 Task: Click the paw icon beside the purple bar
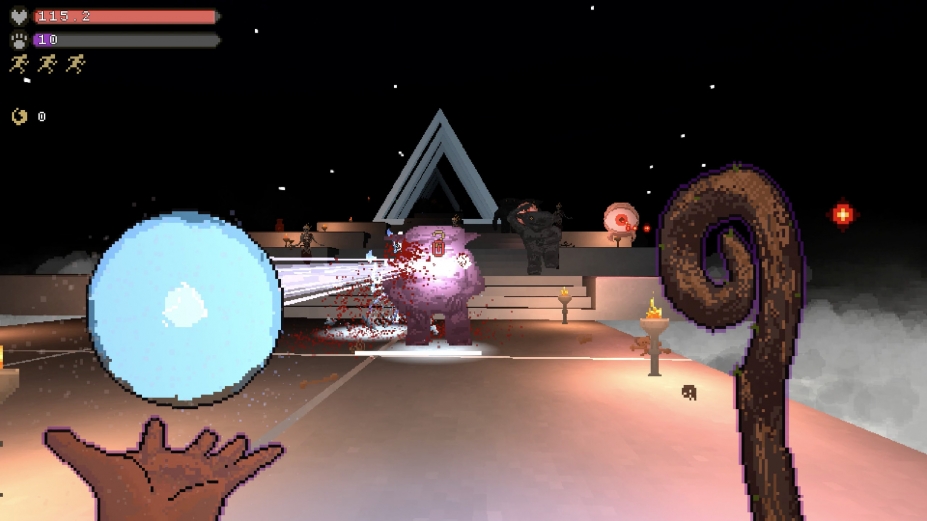[x=19, y=40]
